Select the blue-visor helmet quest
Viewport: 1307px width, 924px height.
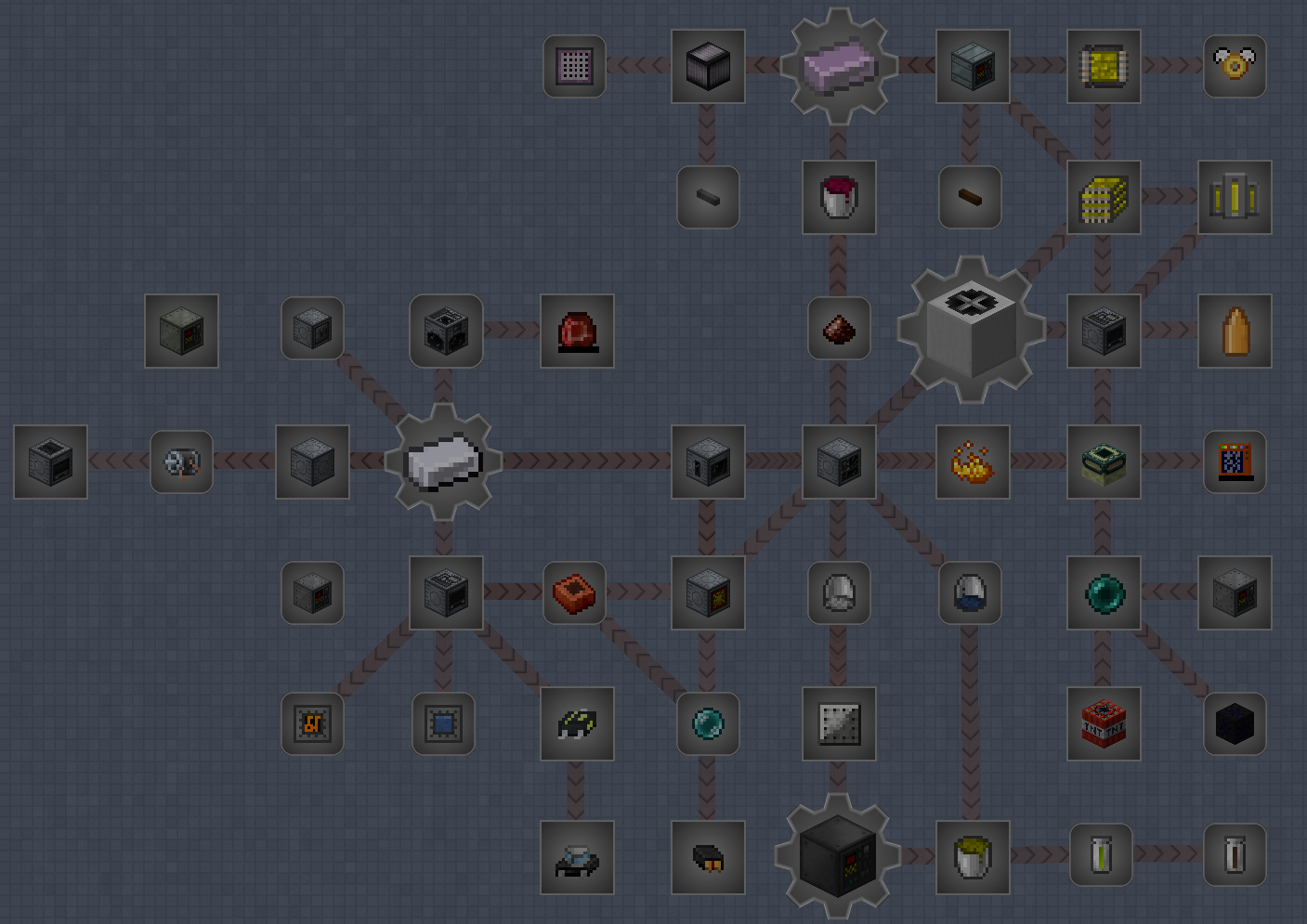970,592
